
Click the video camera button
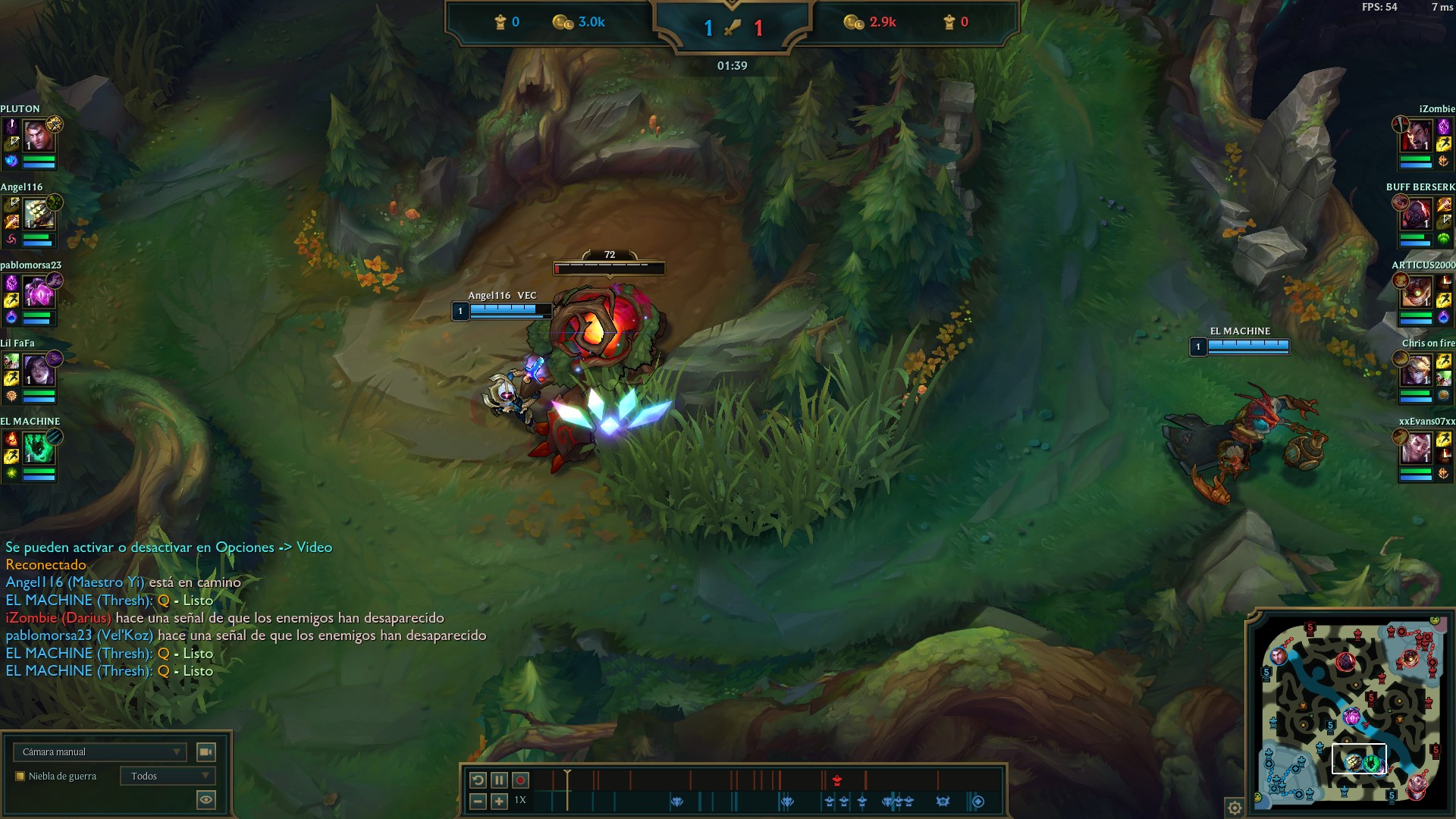tap(206, 752)
